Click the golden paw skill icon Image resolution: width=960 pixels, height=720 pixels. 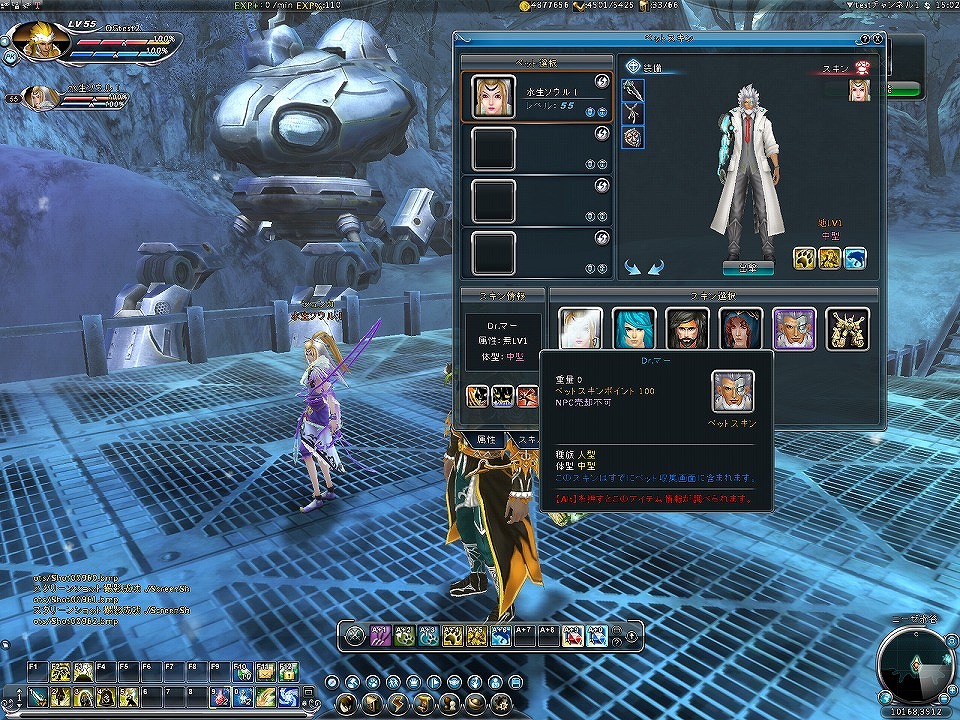pos(804,259)
